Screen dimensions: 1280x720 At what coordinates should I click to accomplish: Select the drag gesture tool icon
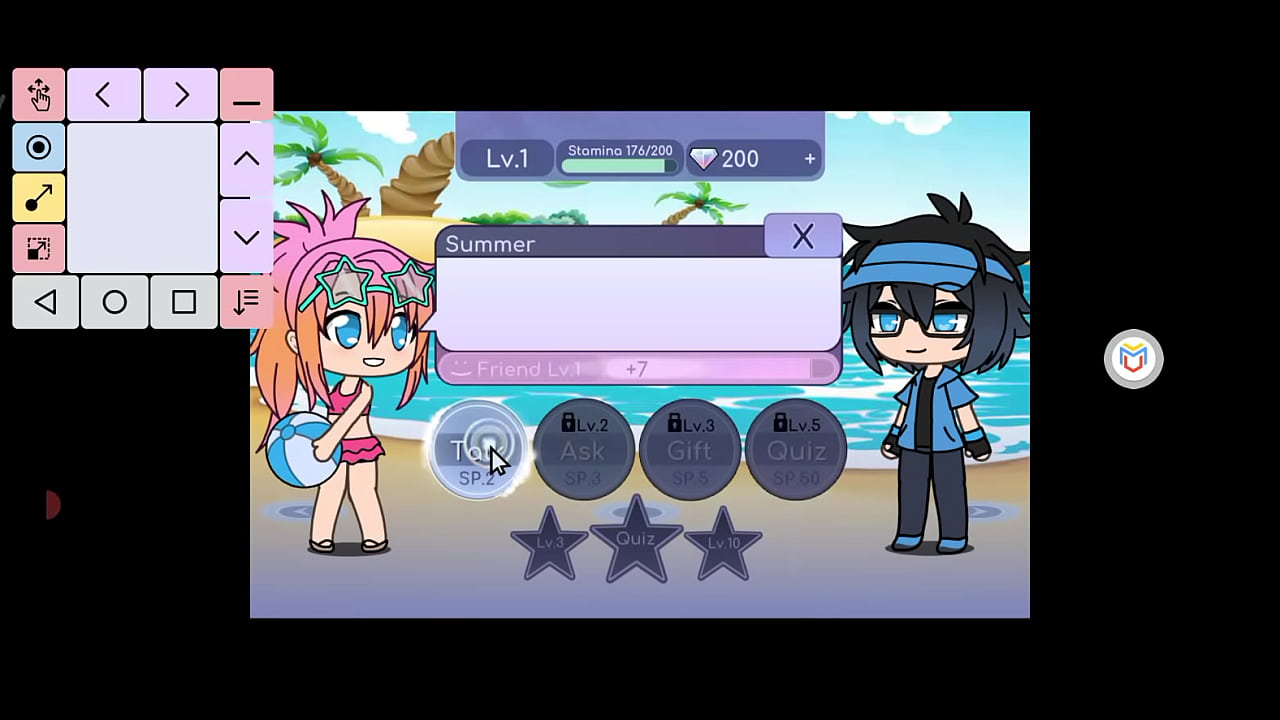pos(39,95)
